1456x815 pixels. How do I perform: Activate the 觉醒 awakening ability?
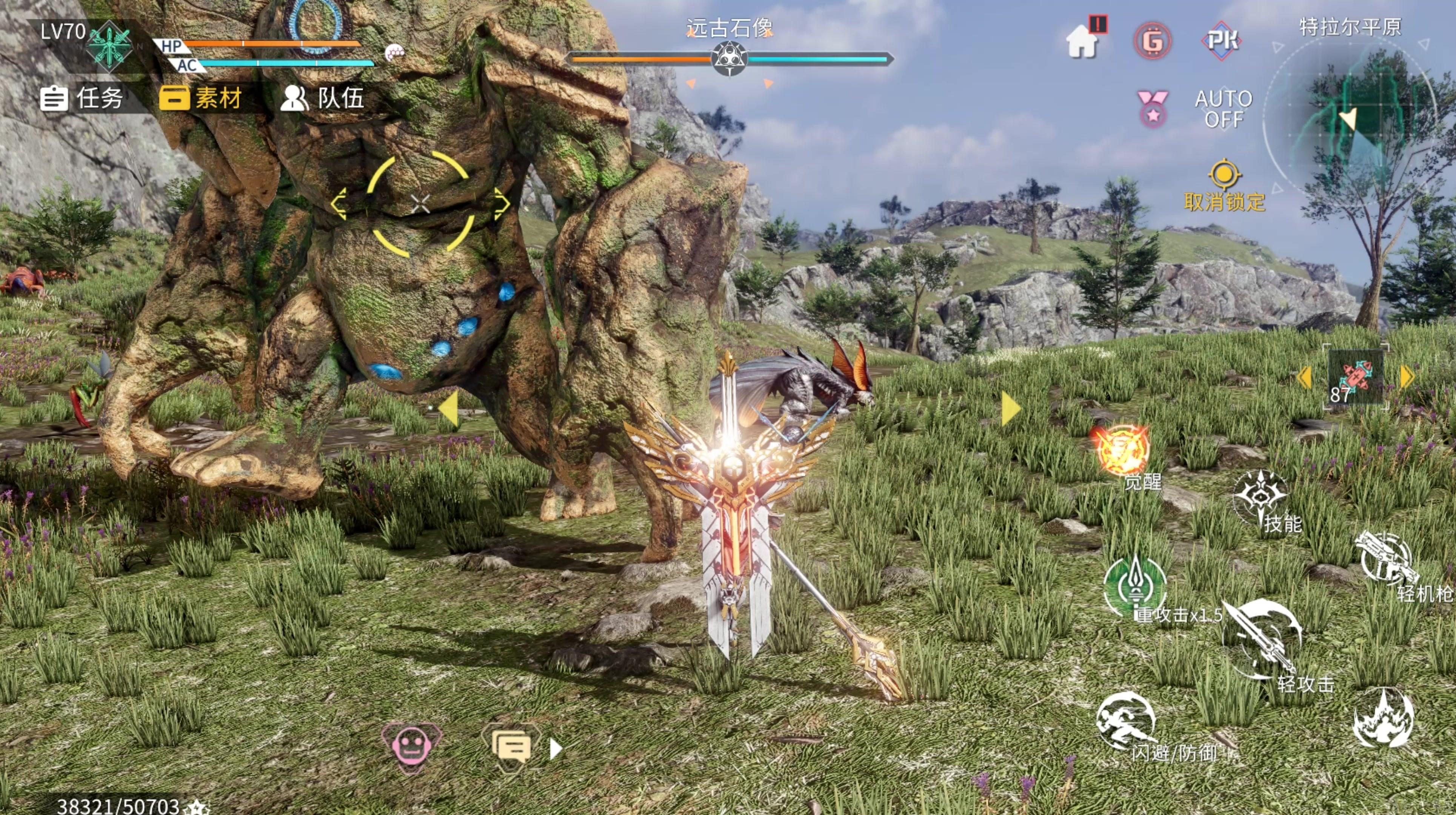click(x=1122, y=451)
